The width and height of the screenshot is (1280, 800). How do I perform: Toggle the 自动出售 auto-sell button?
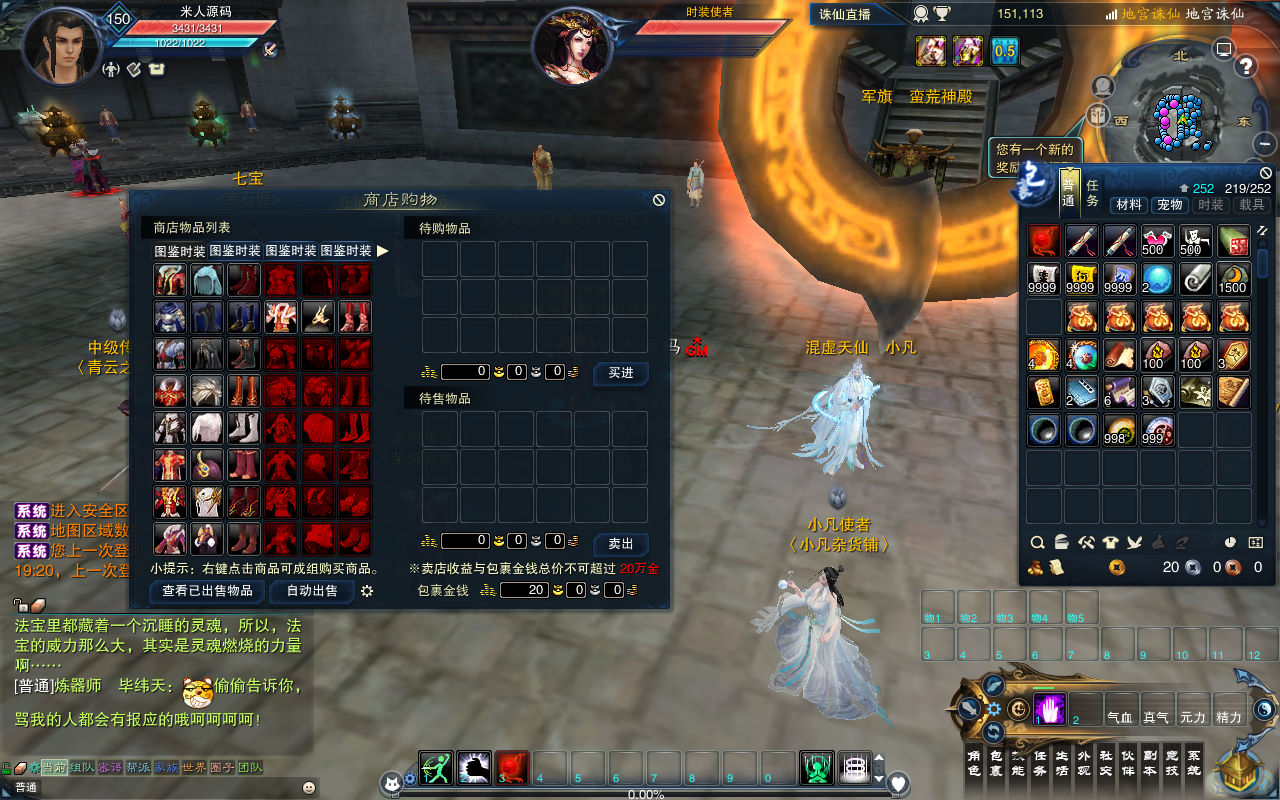311,591
